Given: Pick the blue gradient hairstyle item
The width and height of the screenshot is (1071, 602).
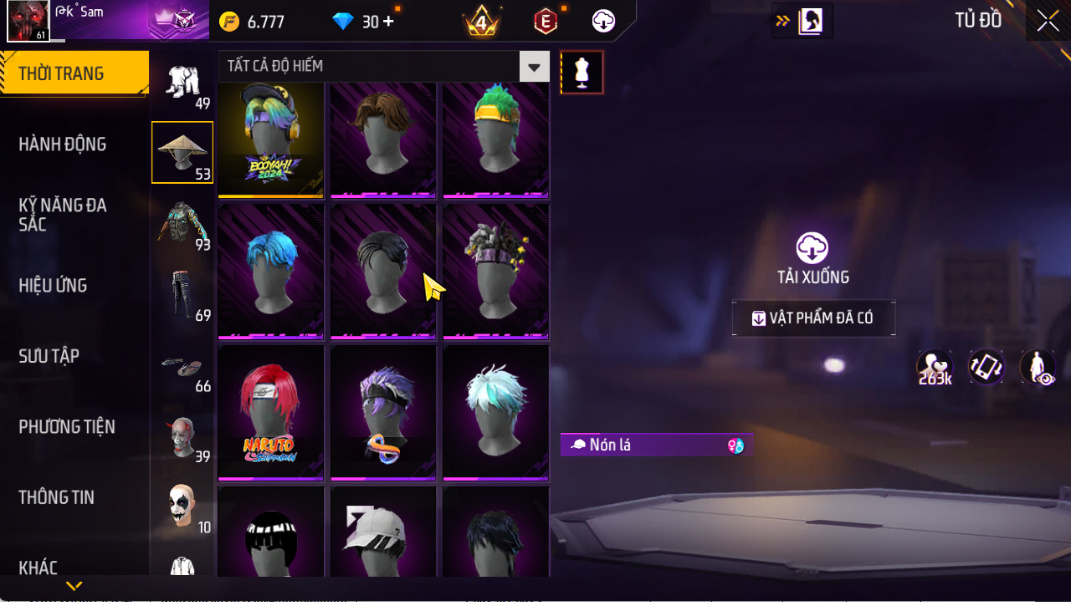Looking at the screenshot, I should (270, 272).
